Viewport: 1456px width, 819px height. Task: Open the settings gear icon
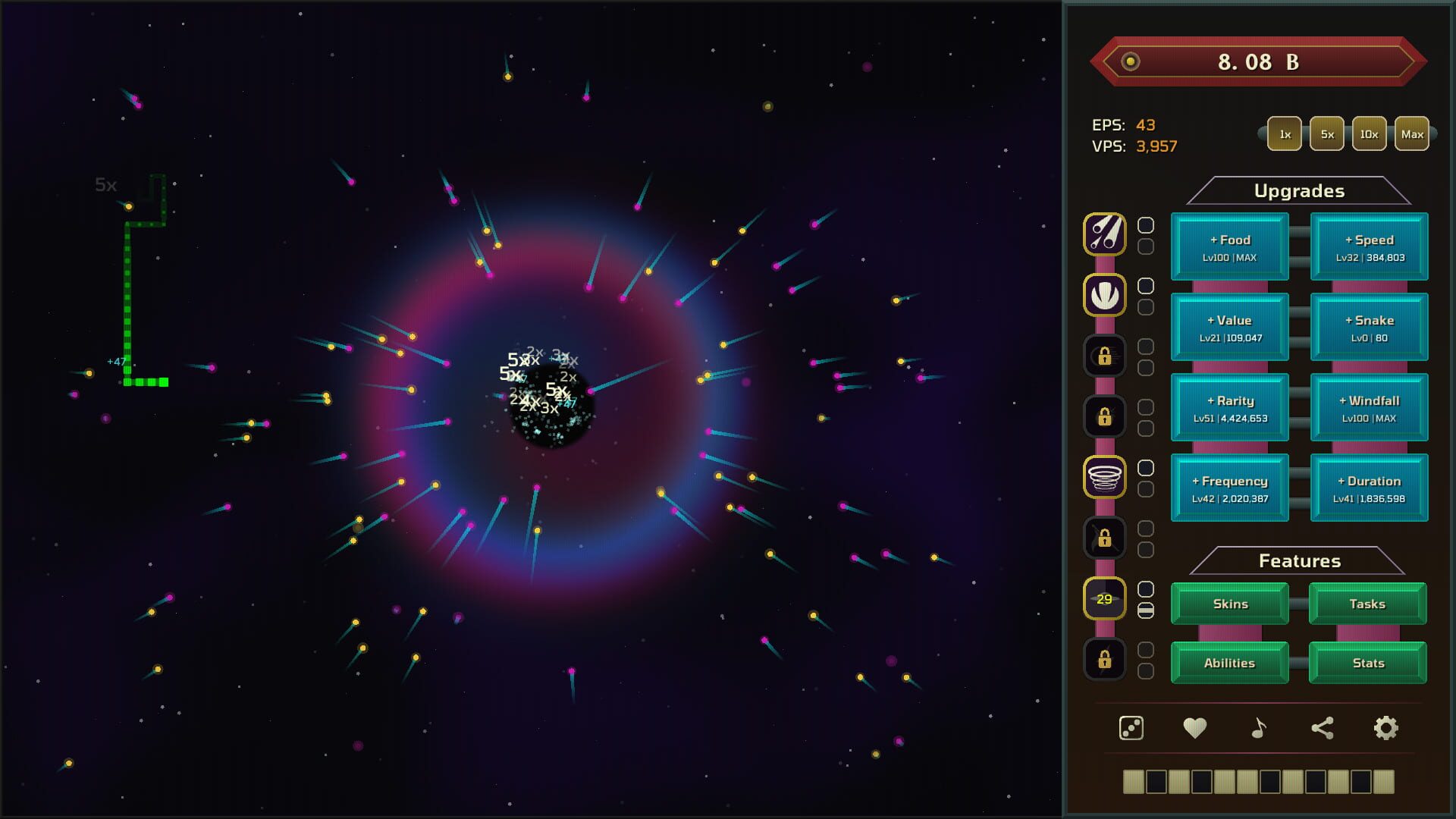point(1387,727)
